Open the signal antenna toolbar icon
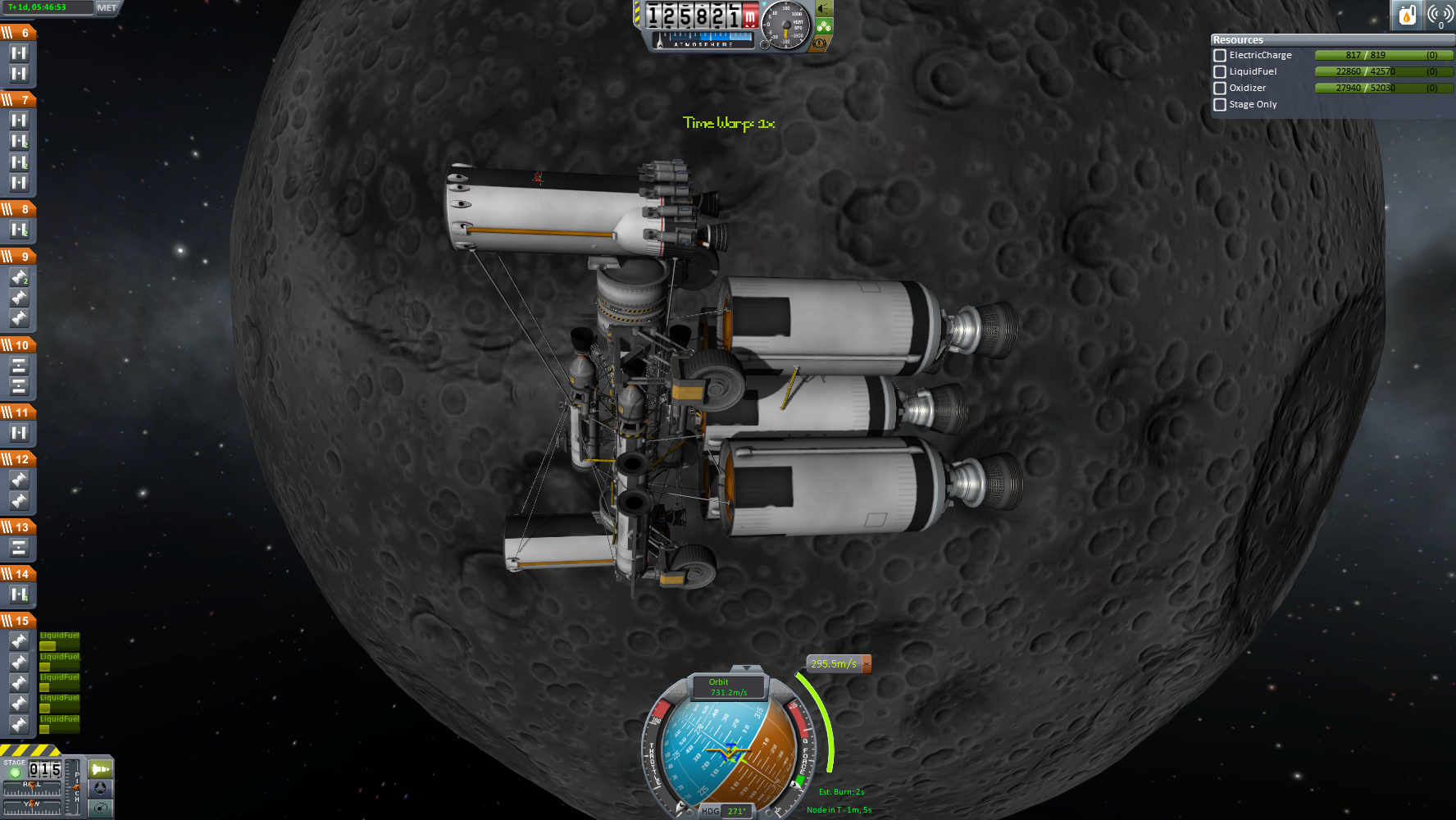 (1440, 14)
